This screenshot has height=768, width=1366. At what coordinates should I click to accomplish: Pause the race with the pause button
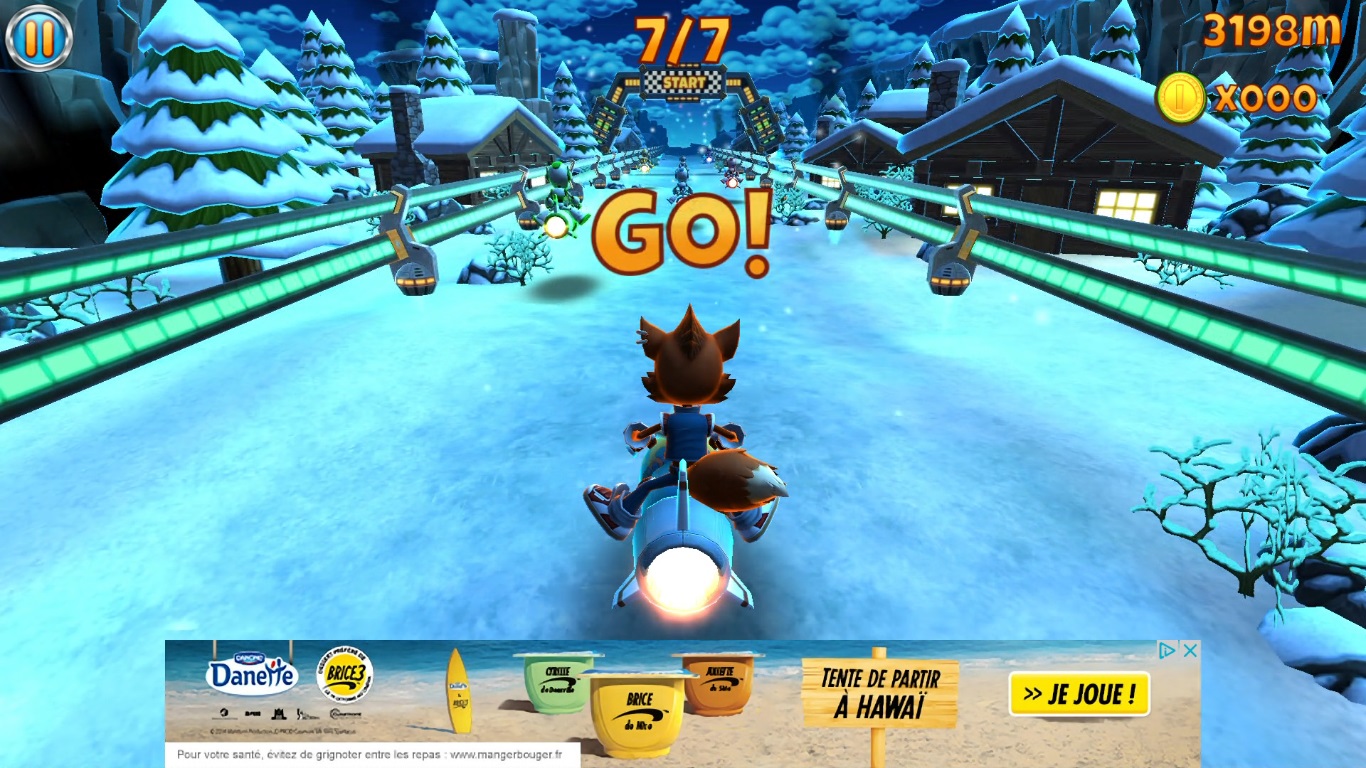[x=38, y=38]
